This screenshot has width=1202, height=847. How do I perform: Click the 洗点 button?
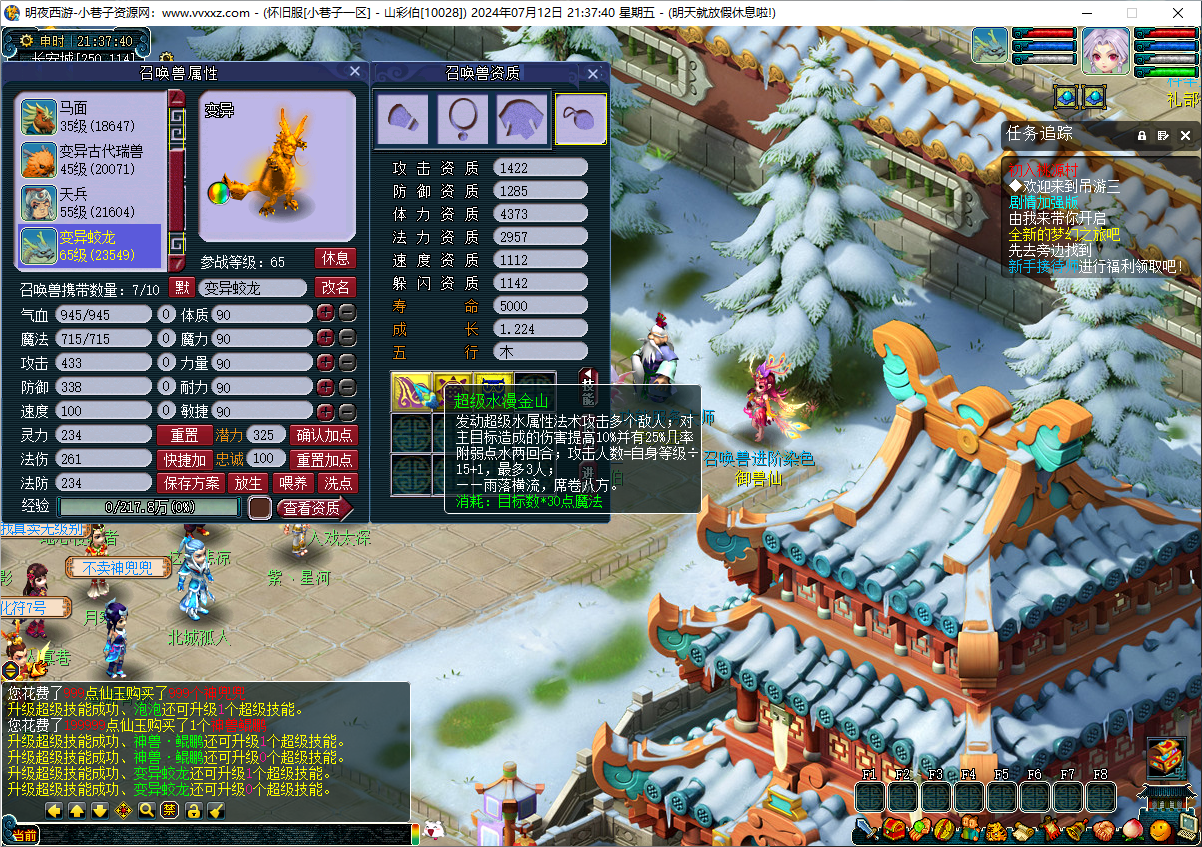click(x=336, y=483)
